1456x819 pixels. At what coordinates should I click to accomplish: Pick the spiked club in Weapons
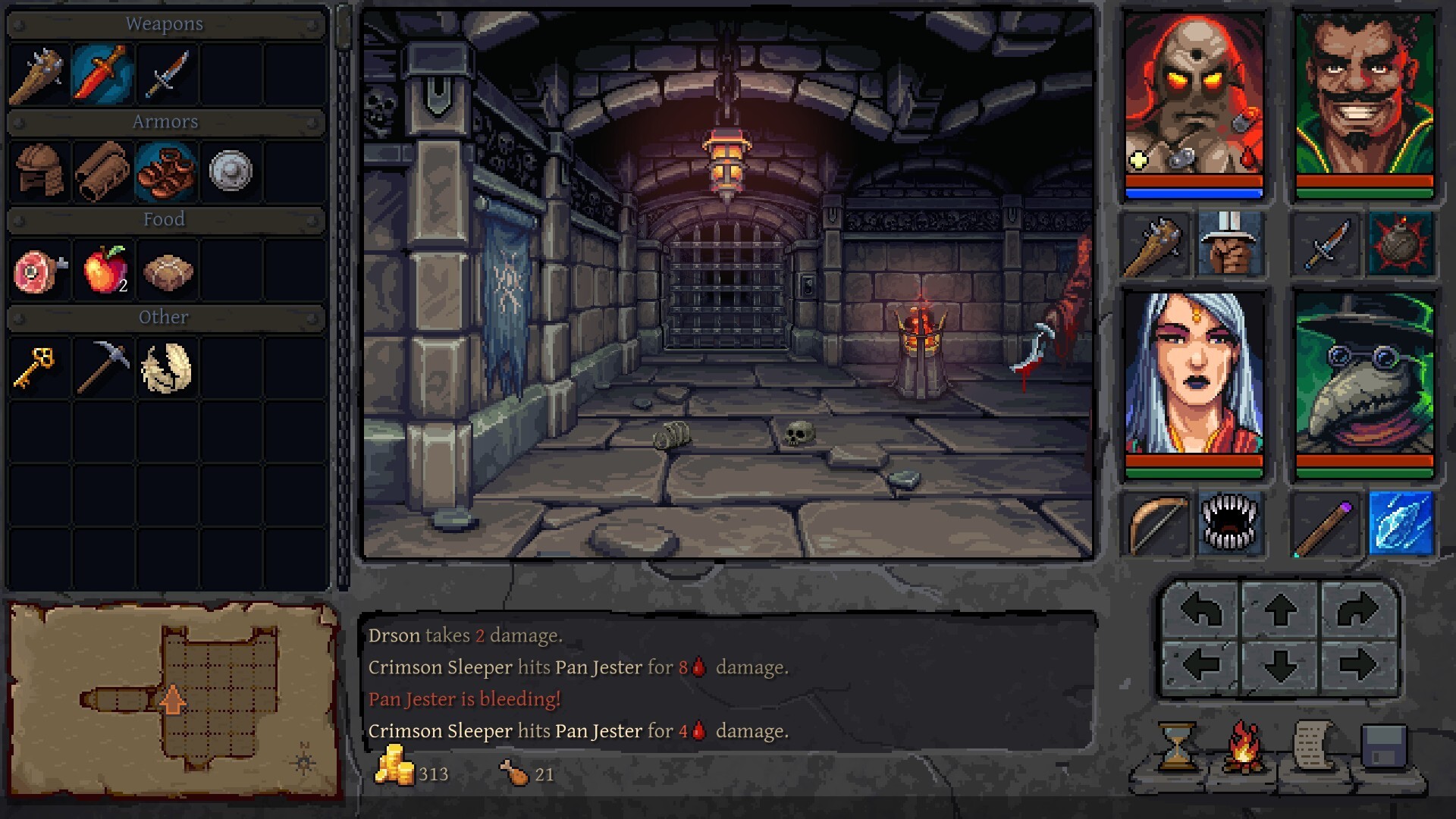38,74
